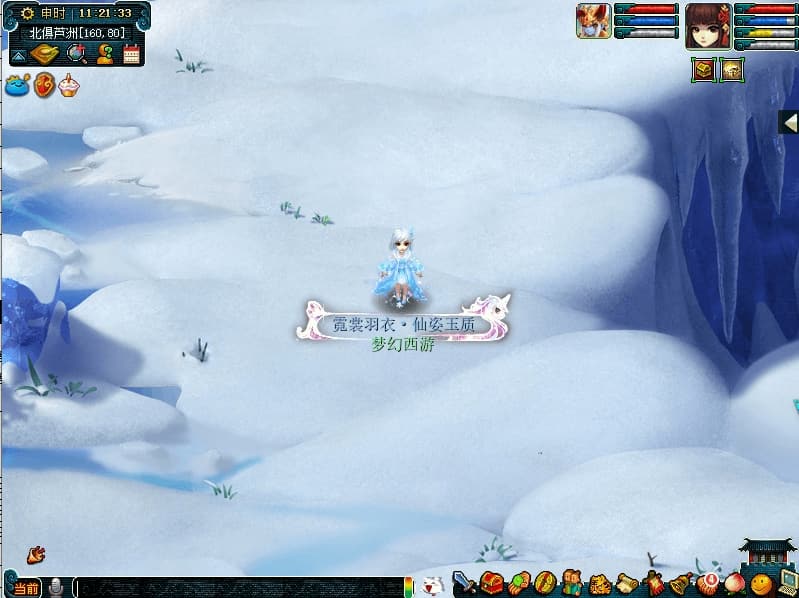Click the orange smiley face icon

[761, 584]
